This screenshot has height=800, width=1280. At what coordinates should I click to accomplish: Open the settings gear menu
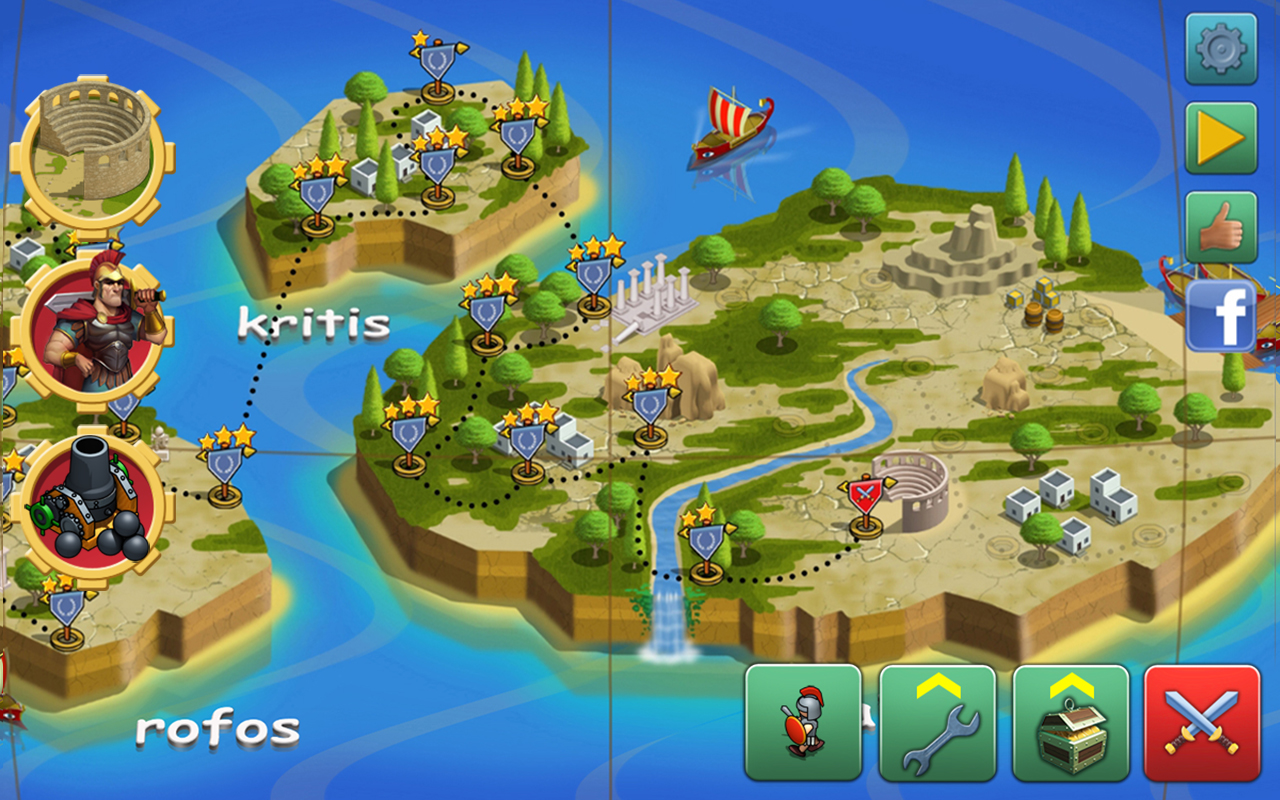click(x=1220, y=46)
